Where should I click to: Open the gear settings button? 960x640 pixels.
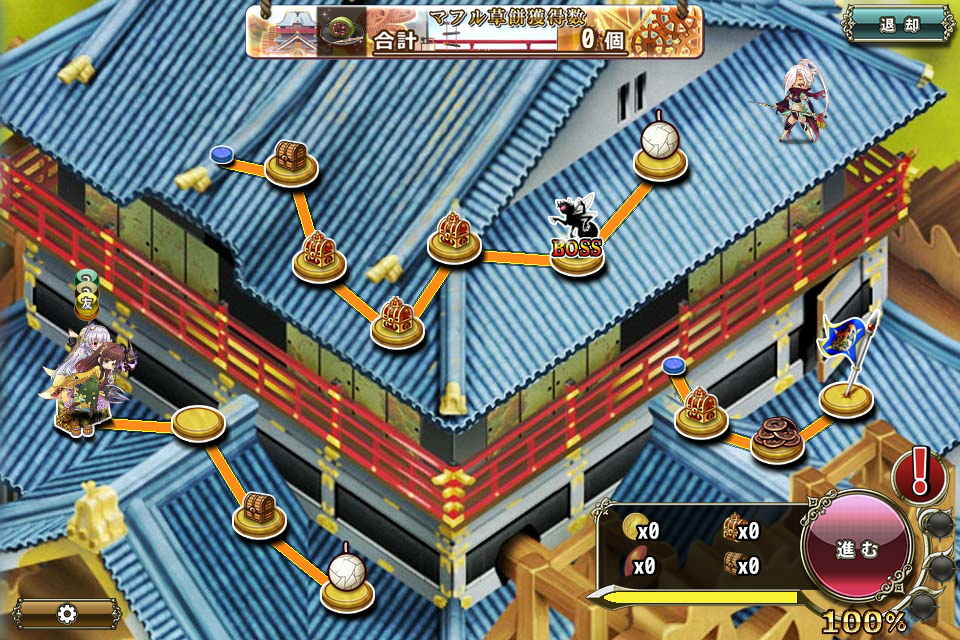67,613
